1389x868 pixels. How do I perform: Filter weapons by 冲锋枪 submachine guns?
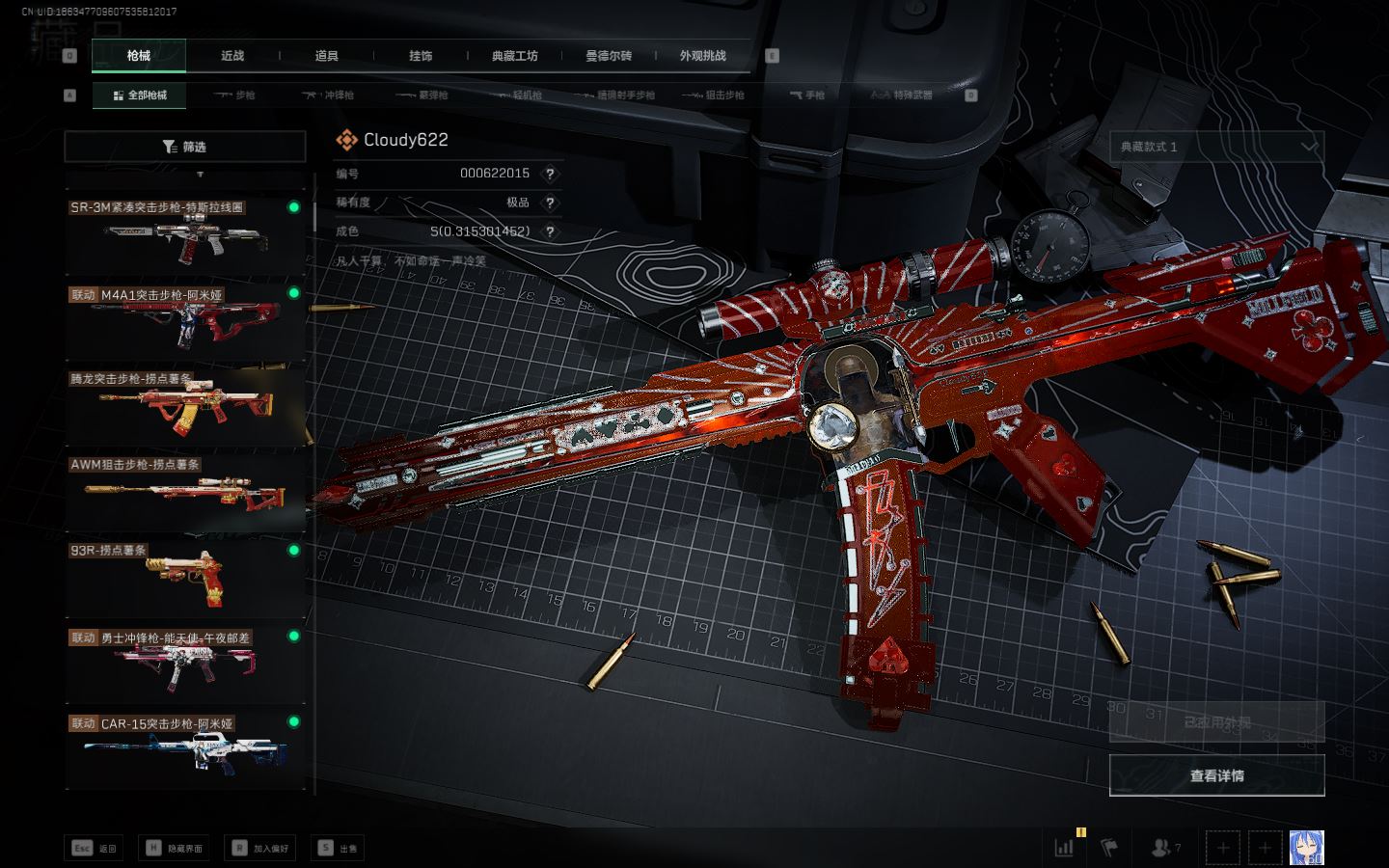click(x=329, y=95)
